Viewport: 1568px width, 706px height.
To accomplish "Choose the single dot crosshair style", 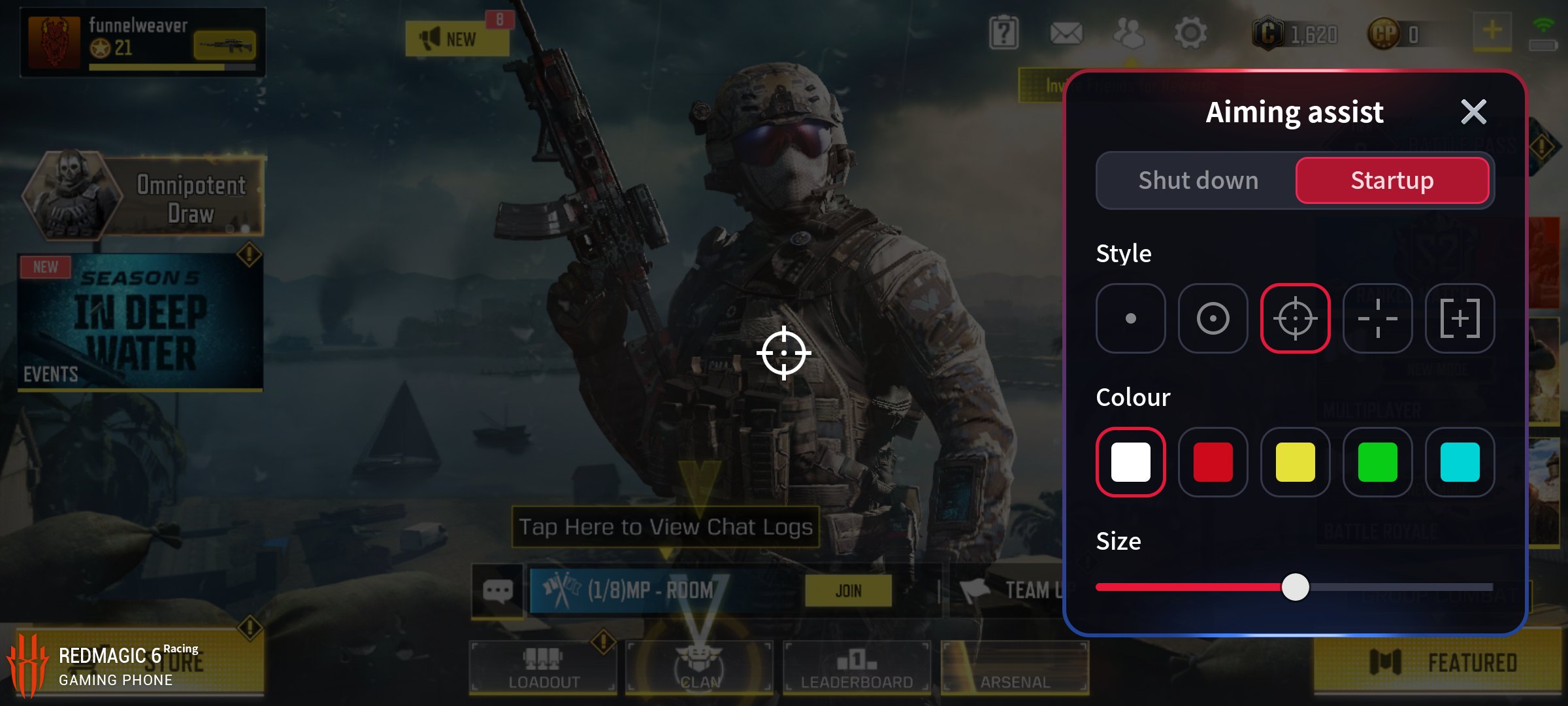I will pyautogui.click(x=1131, y=318).
